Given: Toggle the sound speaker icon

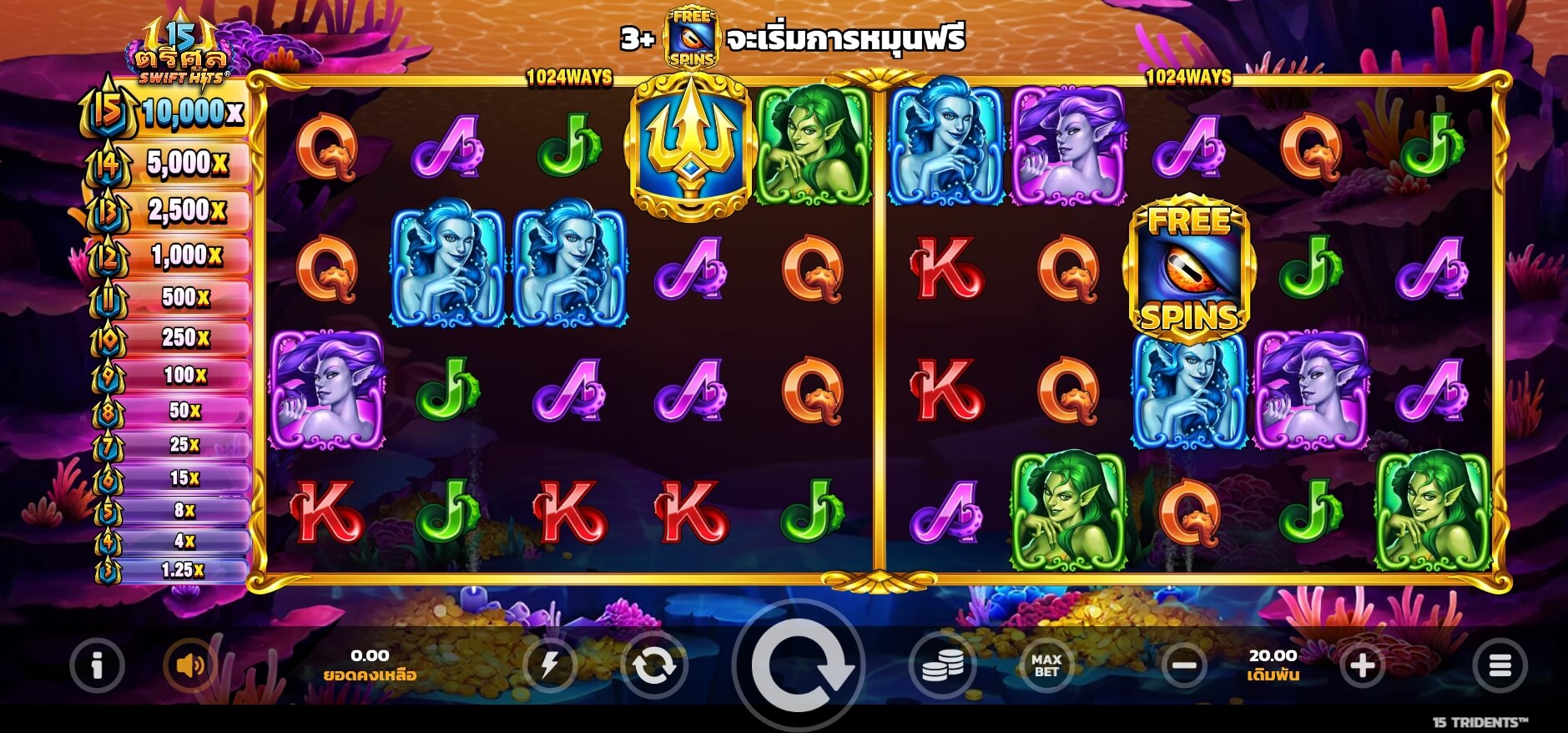Looking at the screenshot, I should click(190, 665).
